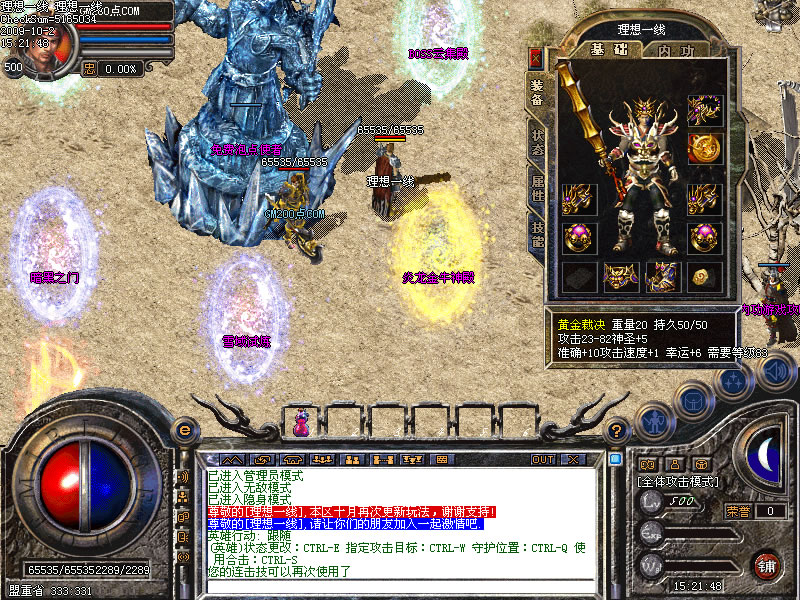Show the 状态 side tab
Viewport: 800px width, 600px height.
[x=536, y=143]
